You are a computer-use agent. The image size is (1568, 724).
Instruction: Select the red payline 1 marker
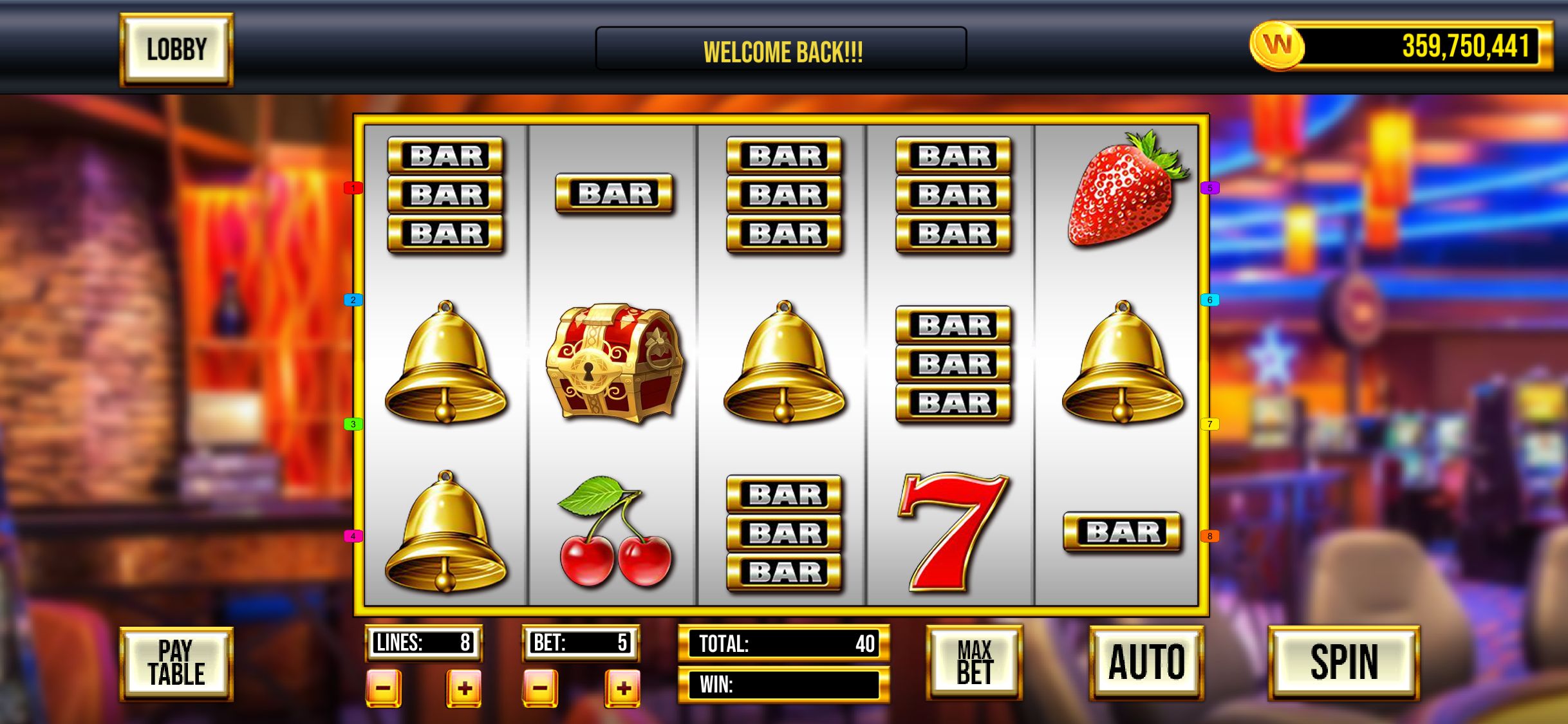(353, 188)
